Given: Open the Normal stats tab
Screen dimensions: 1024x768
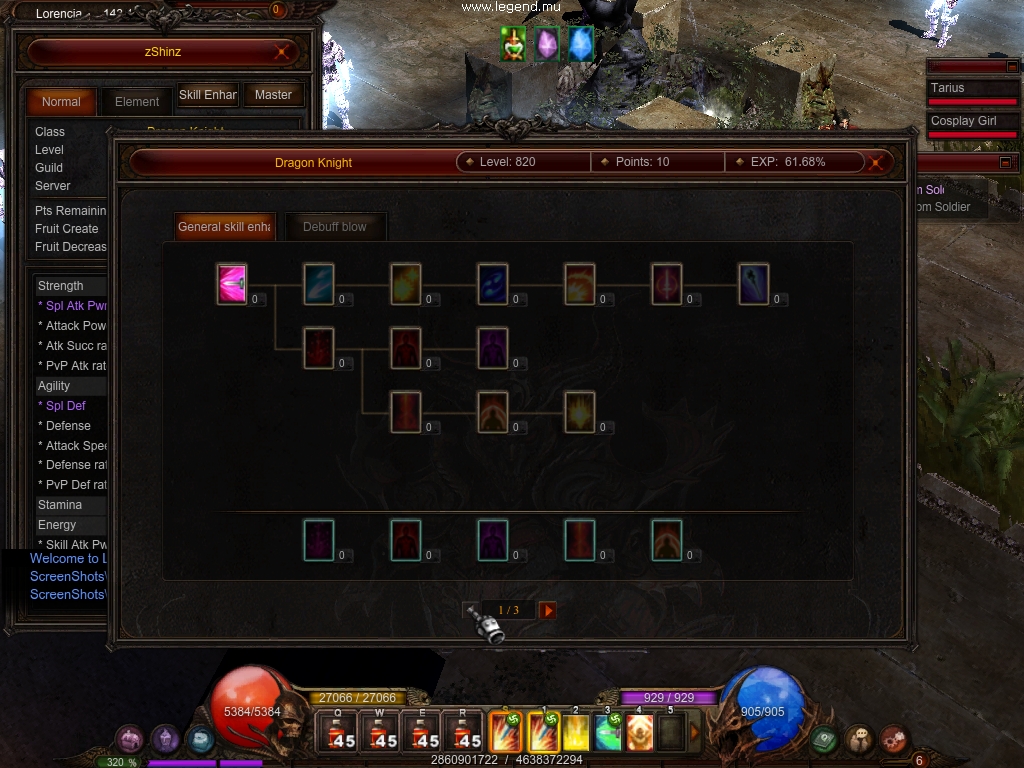Looking at the screenshot, I should click(61, 101).
